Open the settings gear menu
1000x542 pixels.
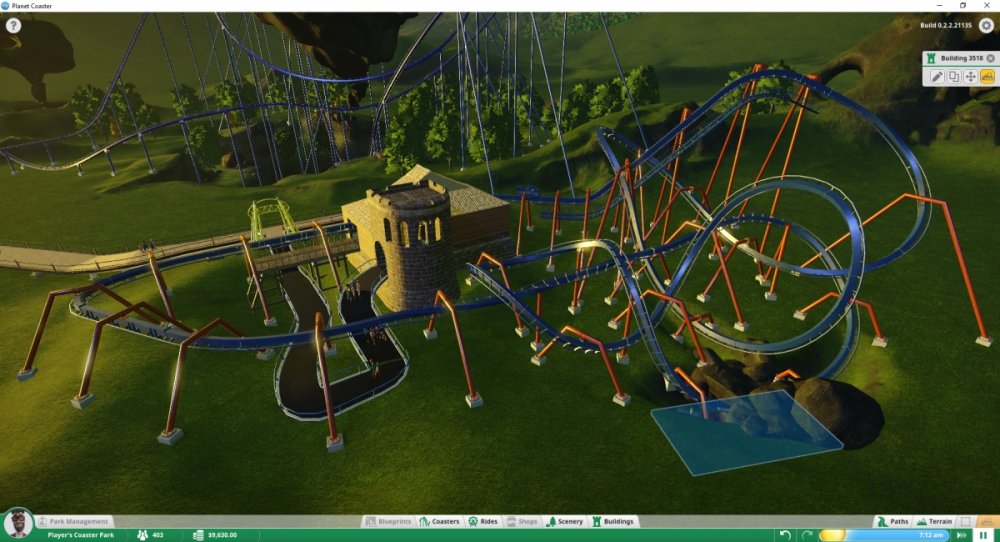pyautogui.click(x=986, y=25)
